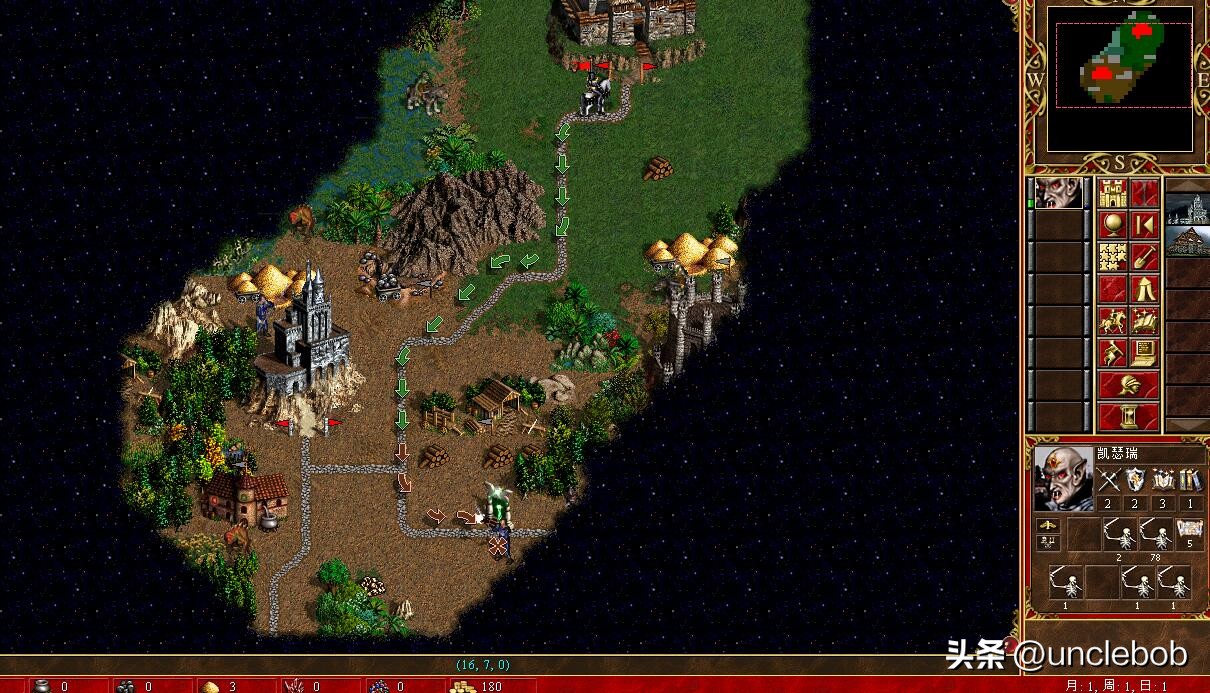Use the dig shovel button
This screenshot has height=693, width=1210.
tap(1145, 257)
